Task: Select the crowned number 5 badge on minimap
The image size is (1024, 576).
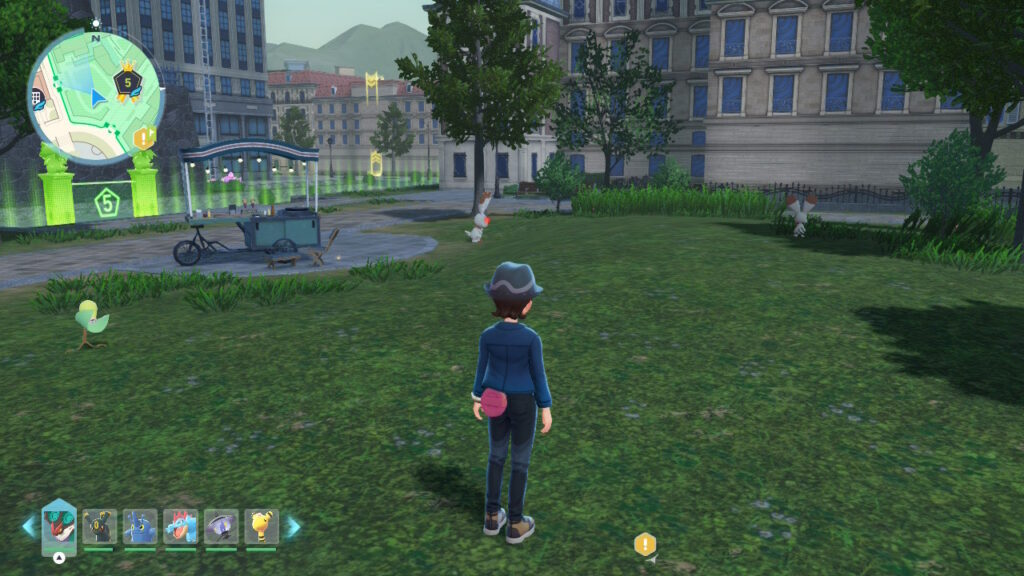Action: click(x=127, y=81)
